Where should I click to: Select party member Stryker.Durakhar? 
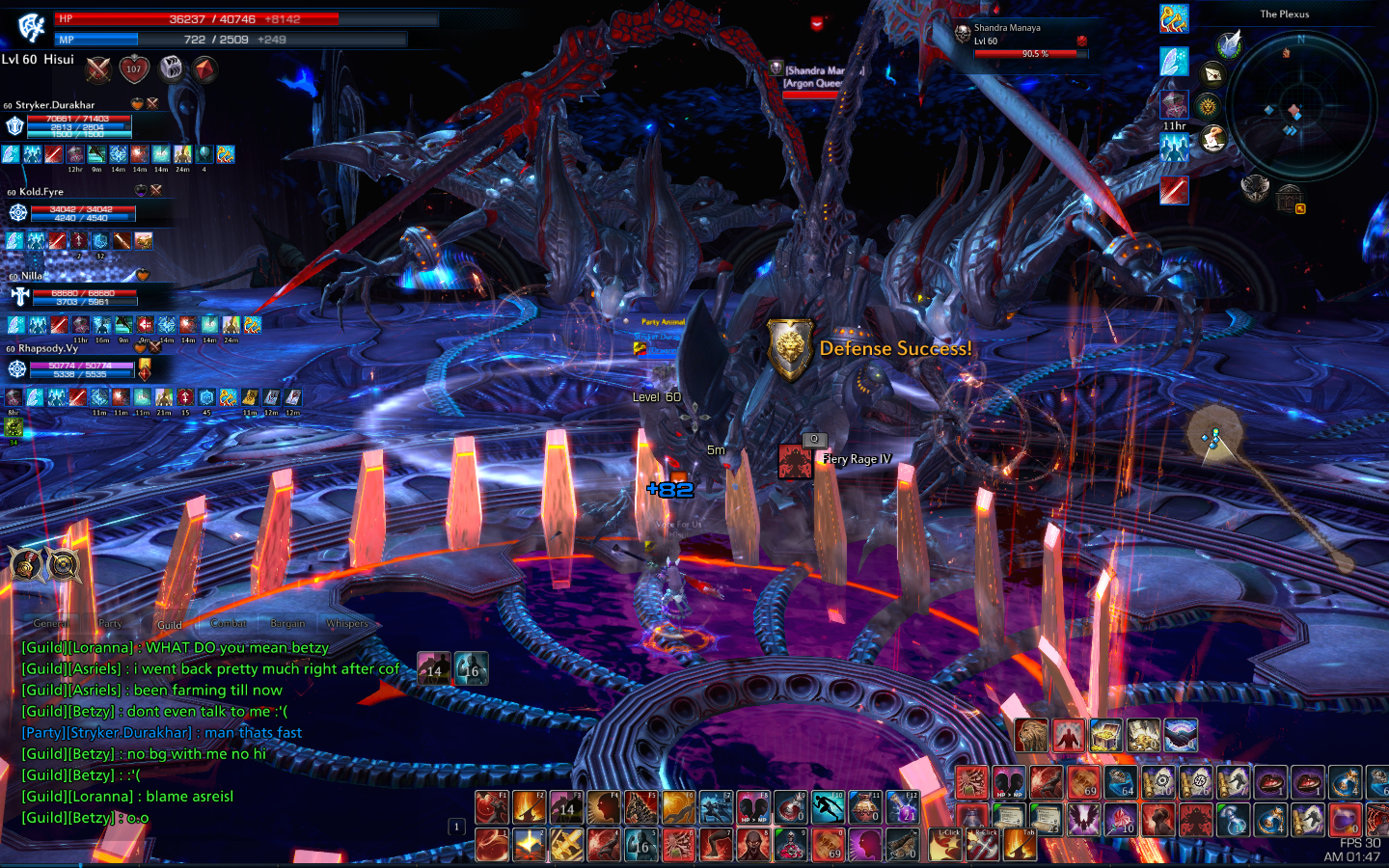55,105
